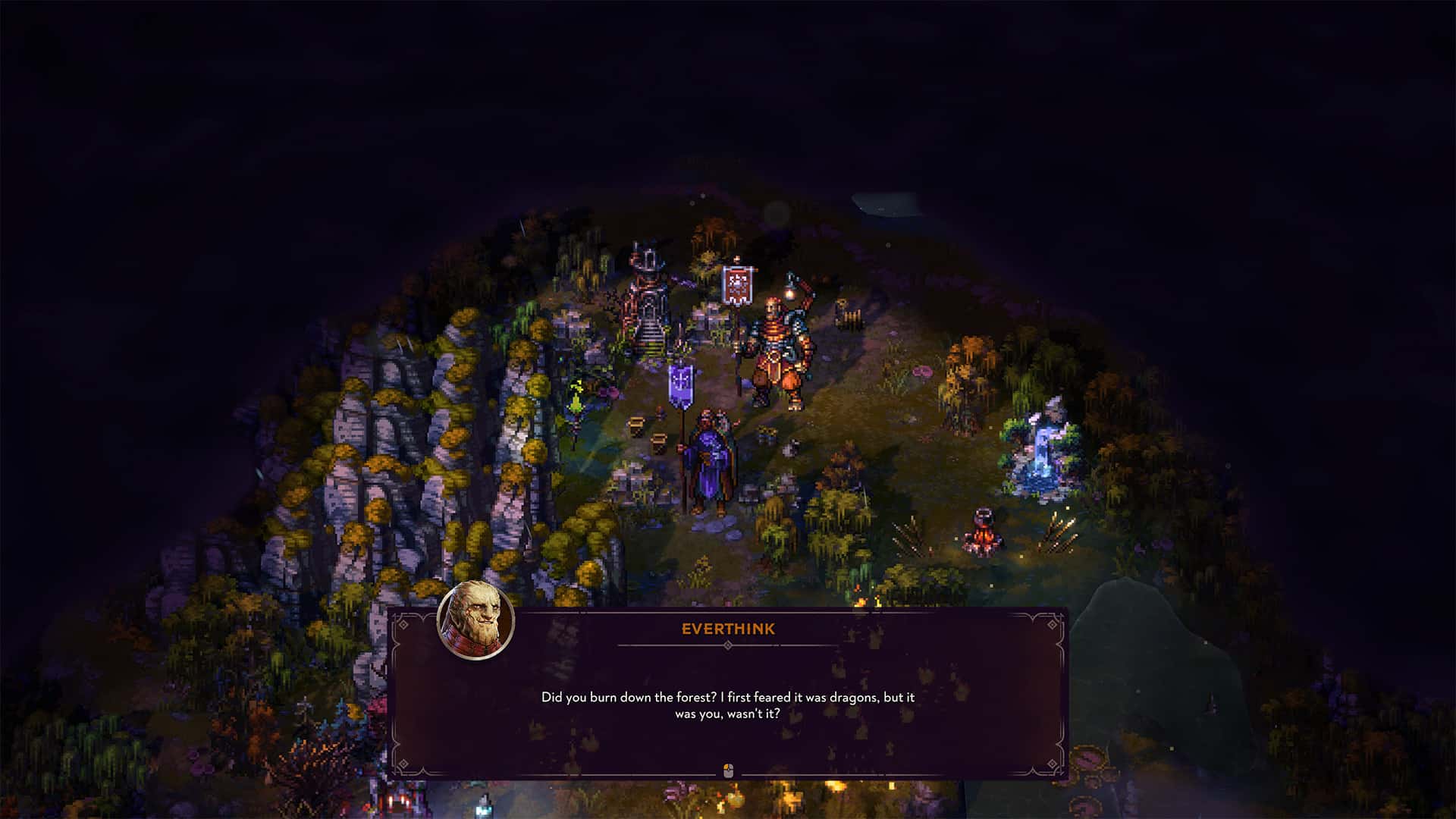The width and height of the screenshot is (1456, 819).
Task: Select the second chest left of the first
Action: (x=635, y=425)
